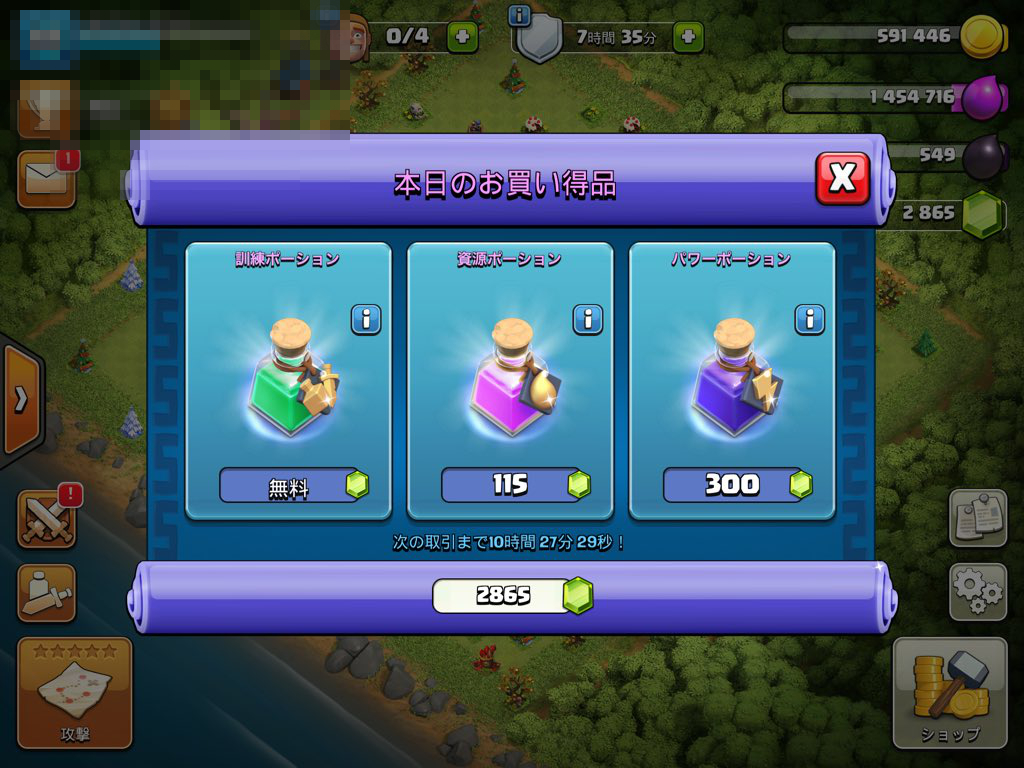Image resolution: width=1024 pixels, height=768 pixels.
Task: Close the daily deals window
Action: click(842, 179)
